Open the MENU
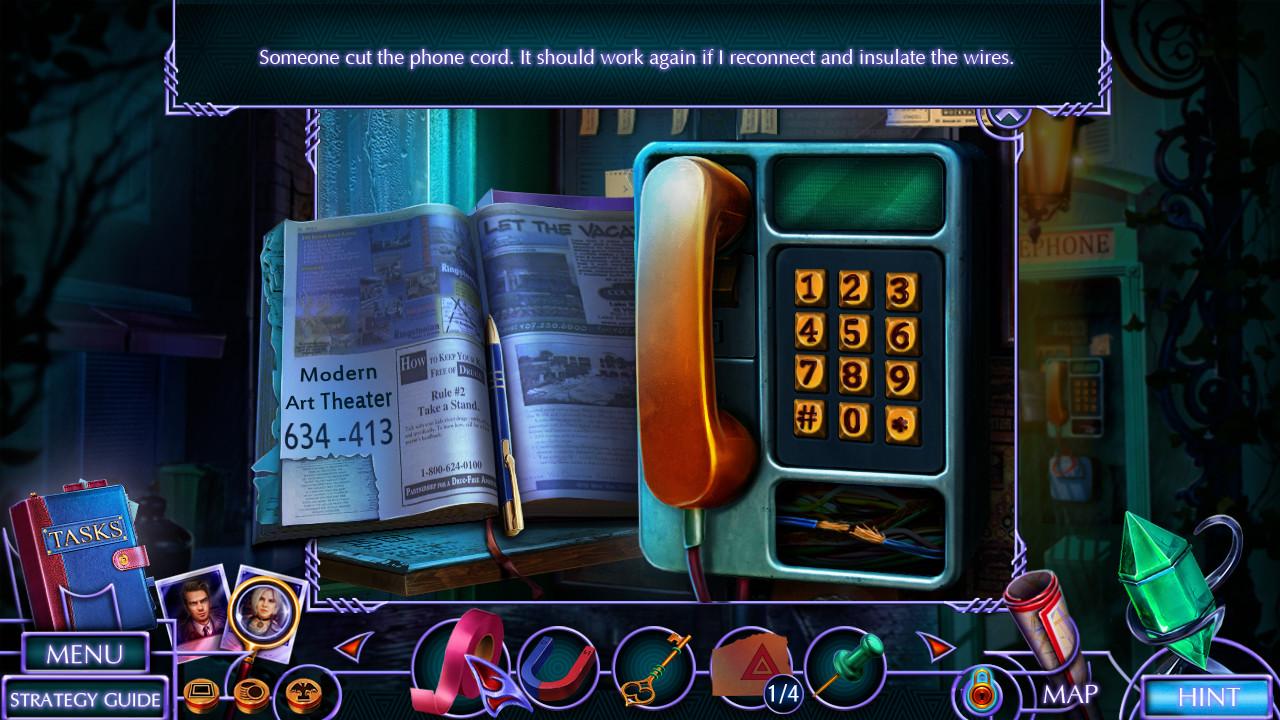 tap(84, 652)
